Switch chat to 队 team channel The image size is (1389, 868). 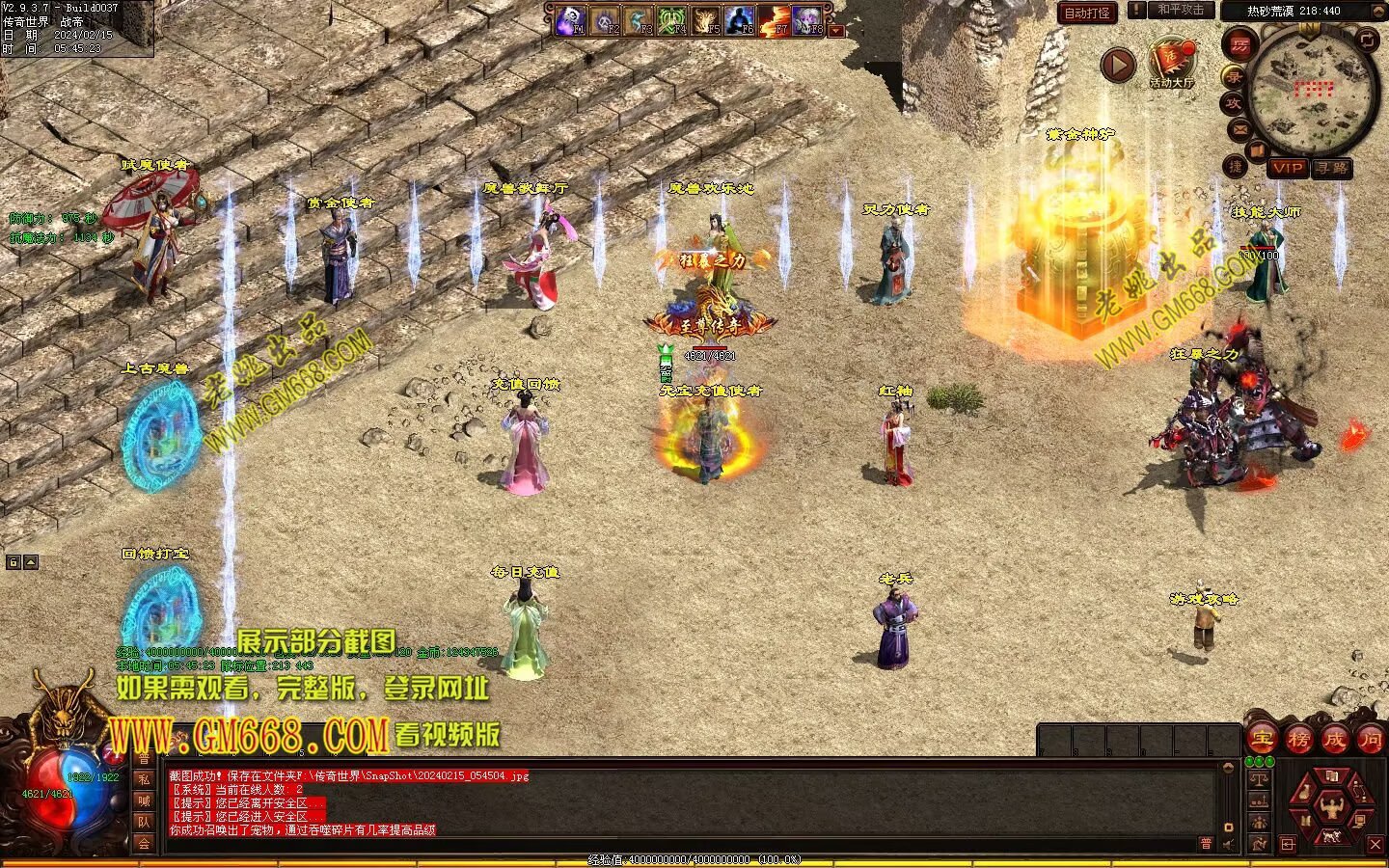[x=144, y=822]
